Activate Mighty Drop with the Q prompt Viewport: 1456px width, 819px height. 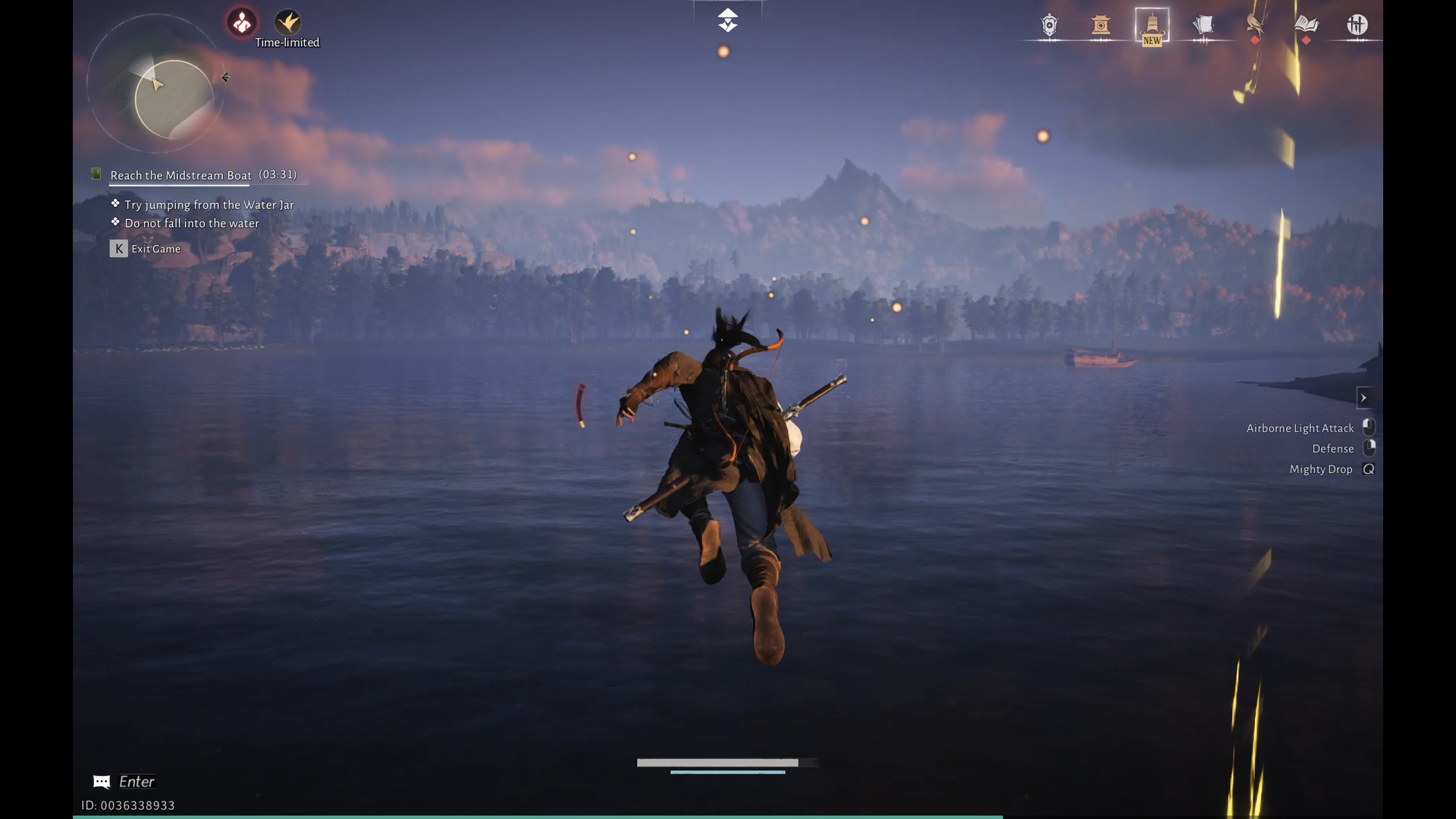(1367, 469)
